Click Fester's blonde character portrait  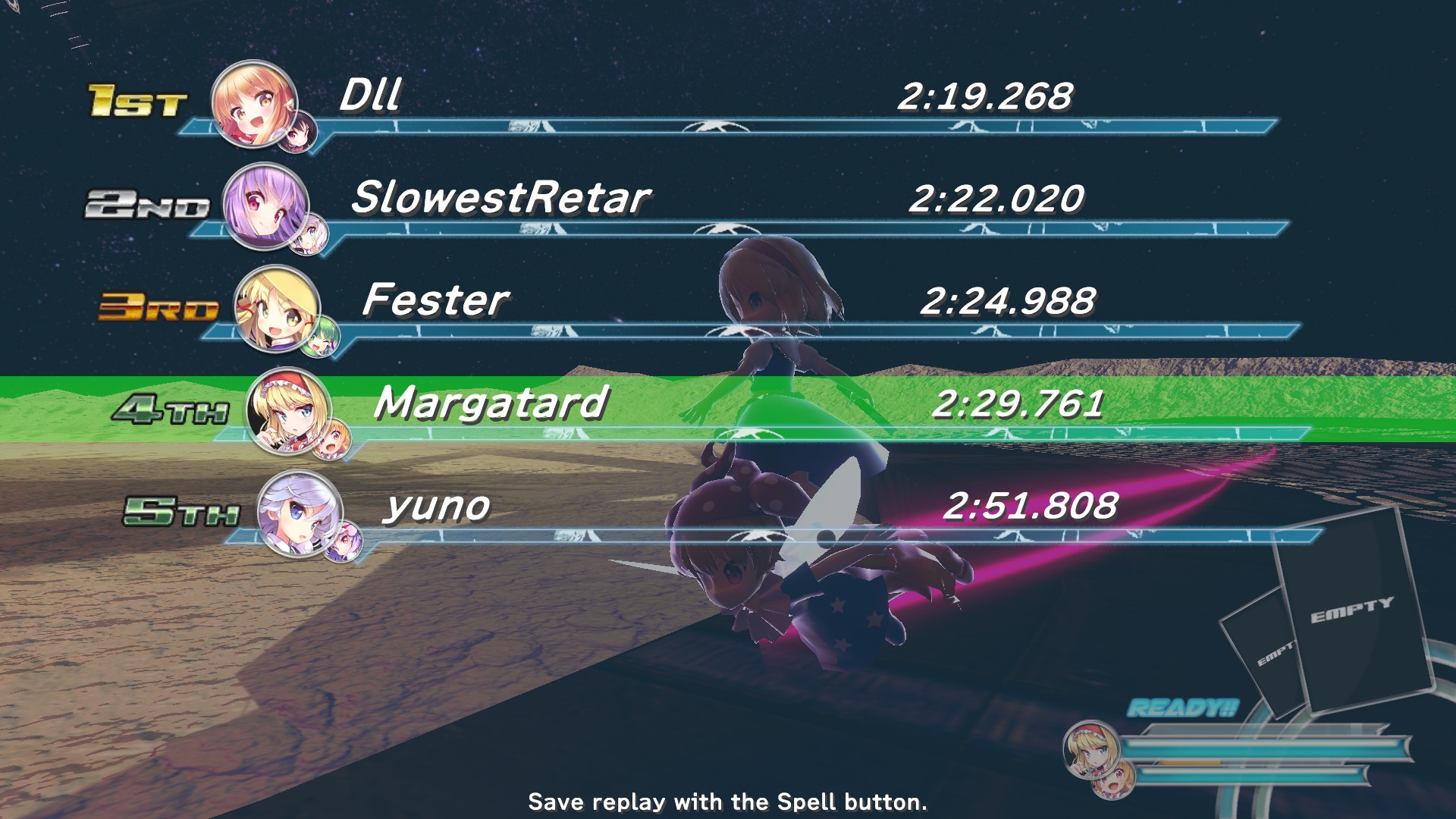pyautogui.click(x=276, y=308)
